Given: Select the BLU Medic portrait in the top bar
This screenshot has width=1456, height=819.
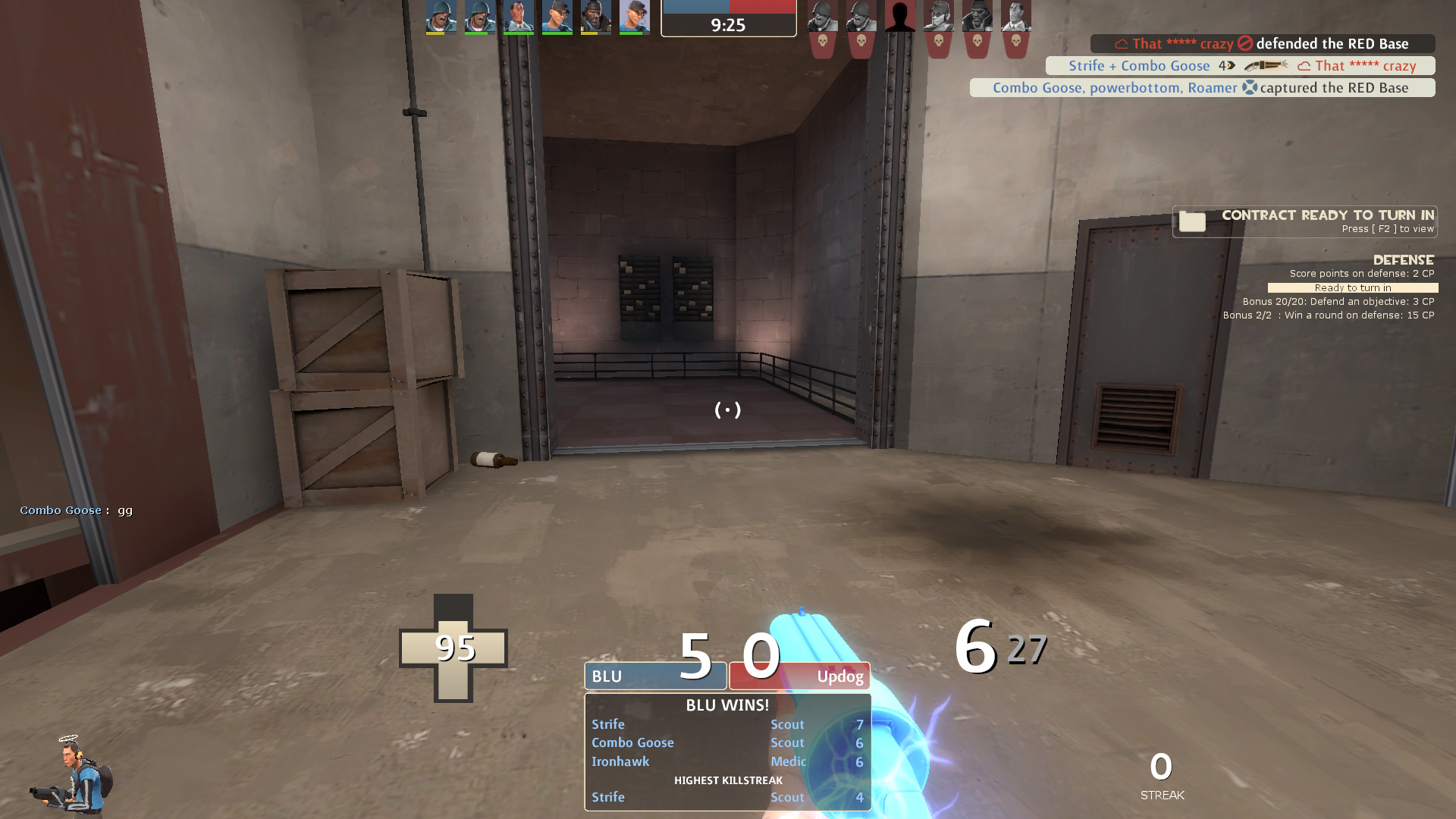Looking at the screenshot, I should coord(519,17).
